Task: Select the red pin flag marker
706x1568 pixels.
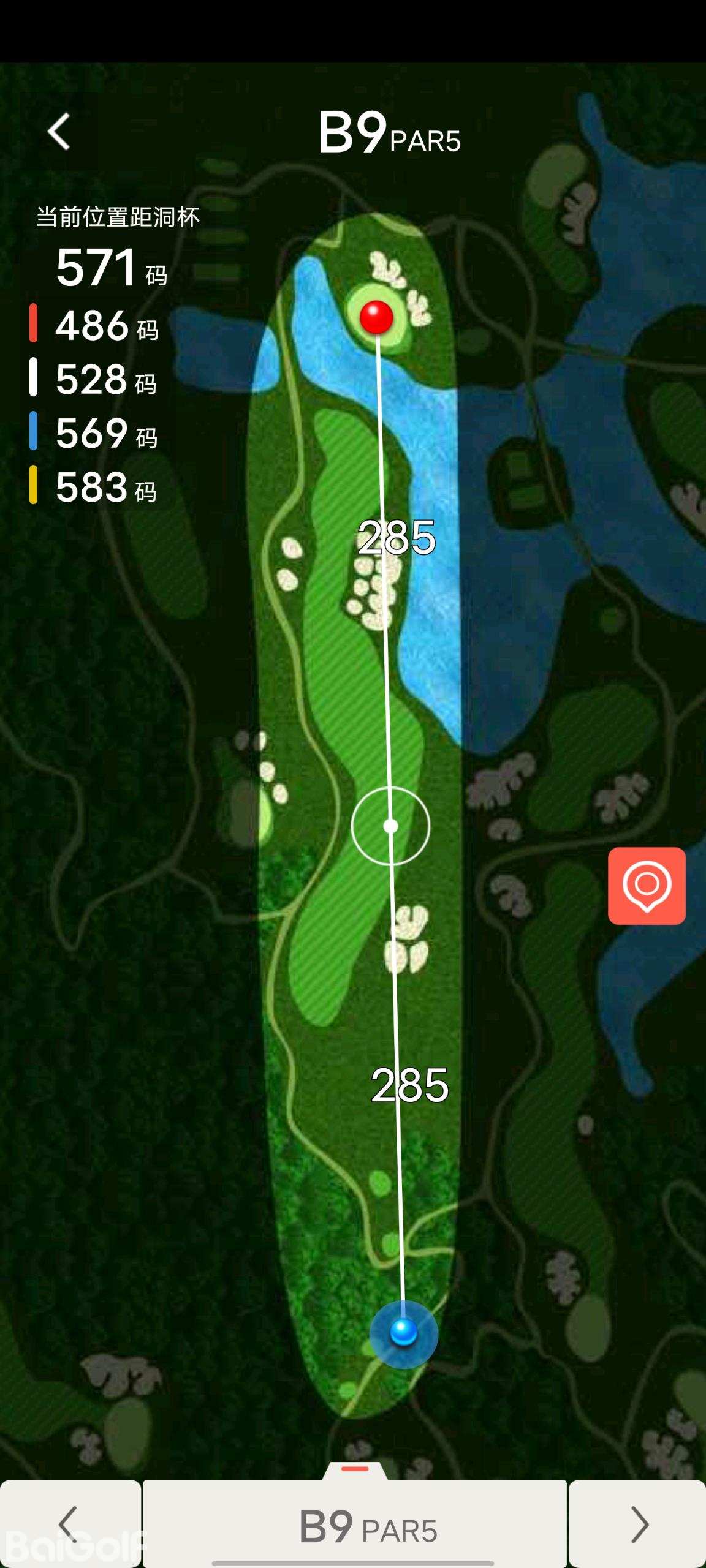Action: tap(376, 317)
